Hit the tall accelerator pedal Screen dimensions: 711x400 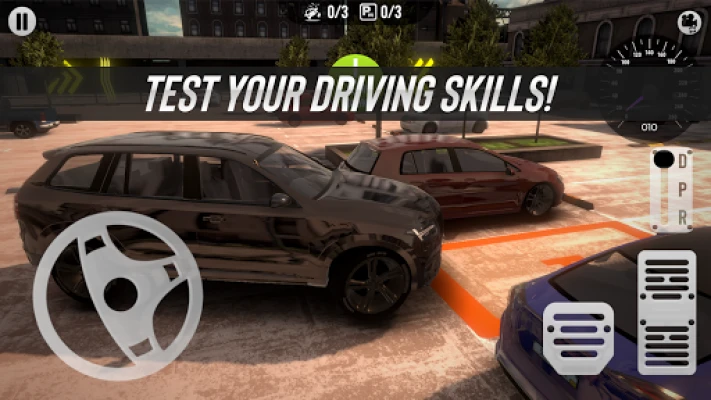pos(666,311)
